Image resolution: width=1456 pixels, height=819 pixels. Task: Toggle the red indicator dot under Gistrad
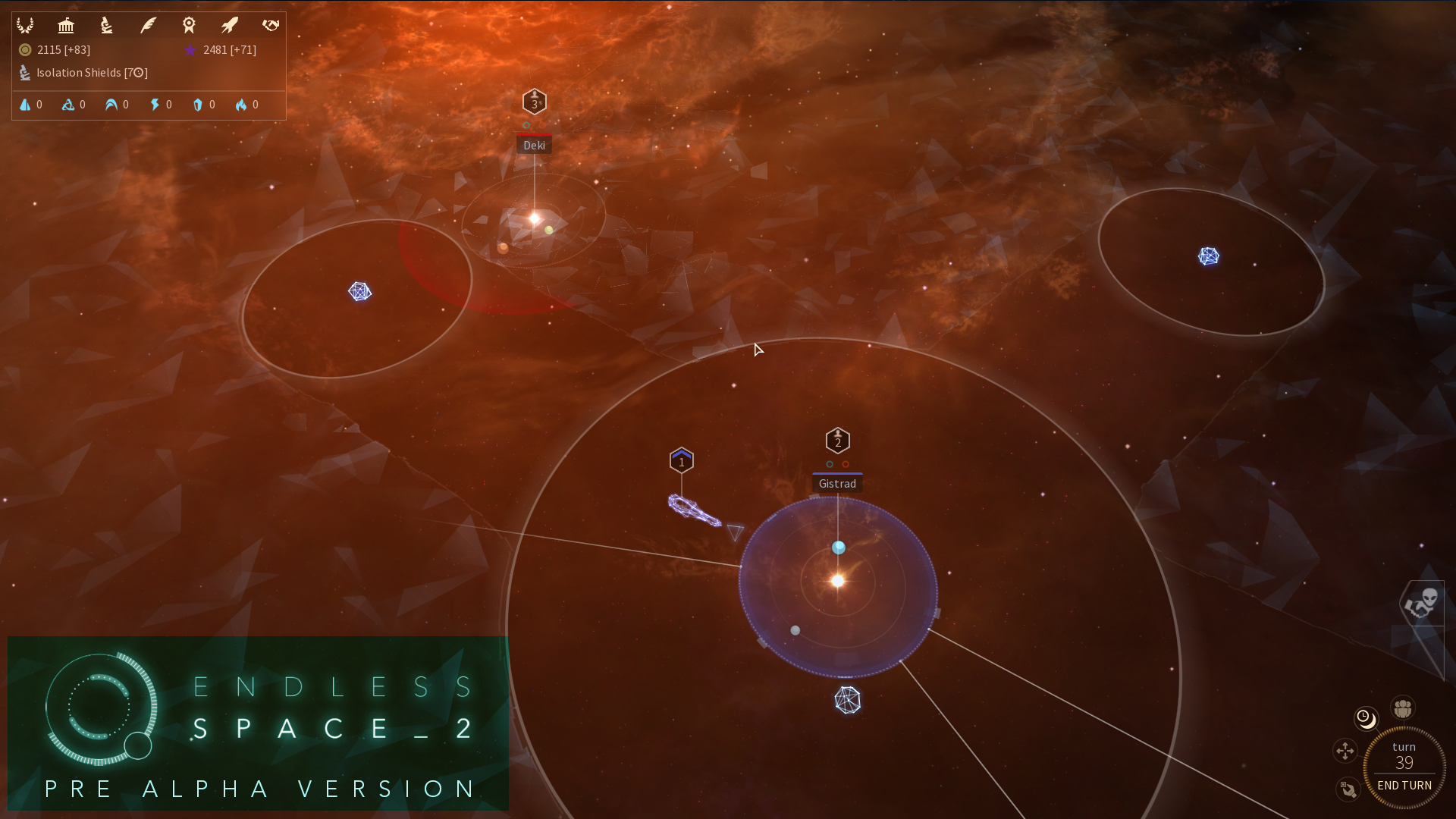point(846,465)
